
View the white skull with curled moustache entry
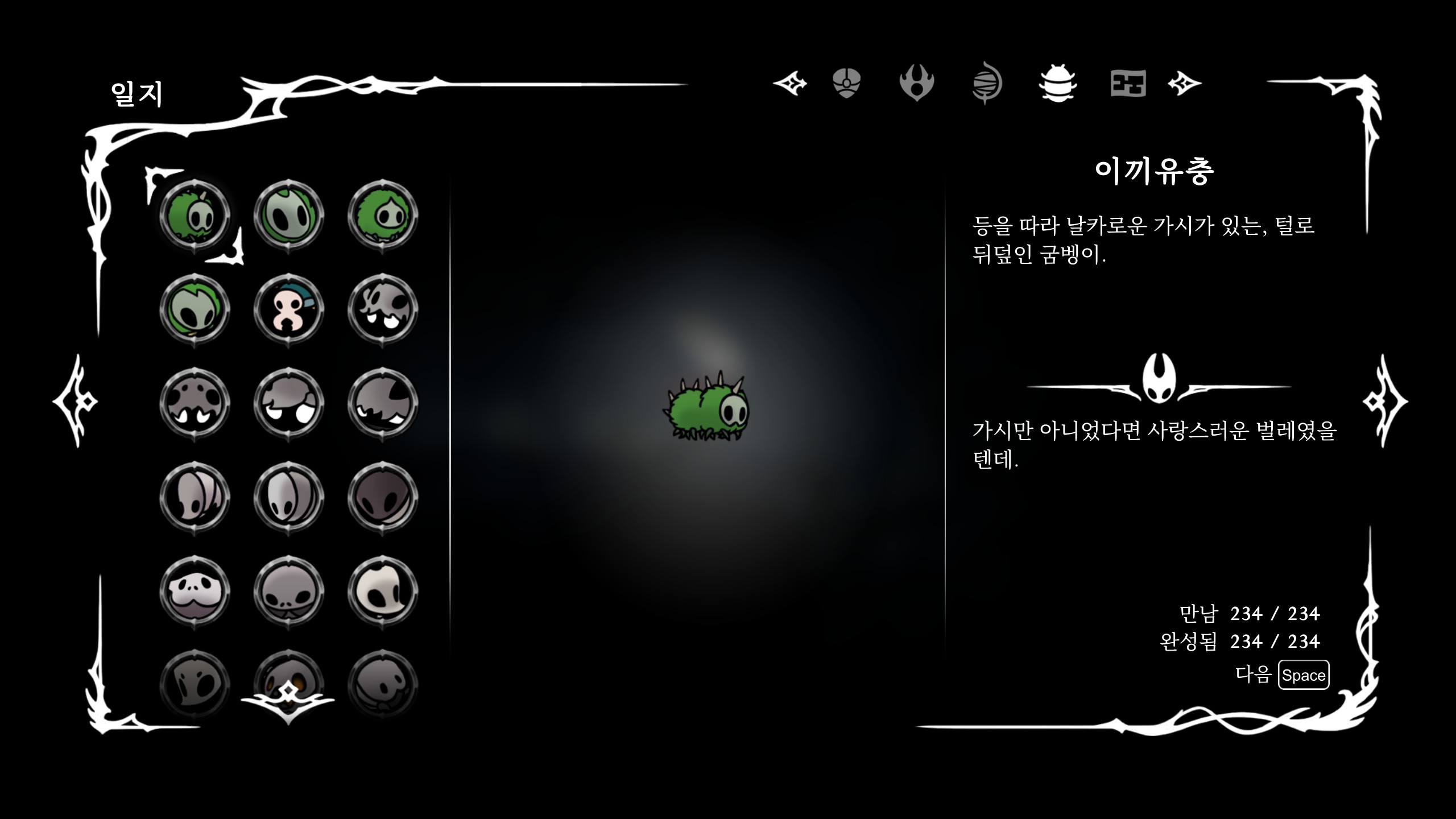pos(195,591)
